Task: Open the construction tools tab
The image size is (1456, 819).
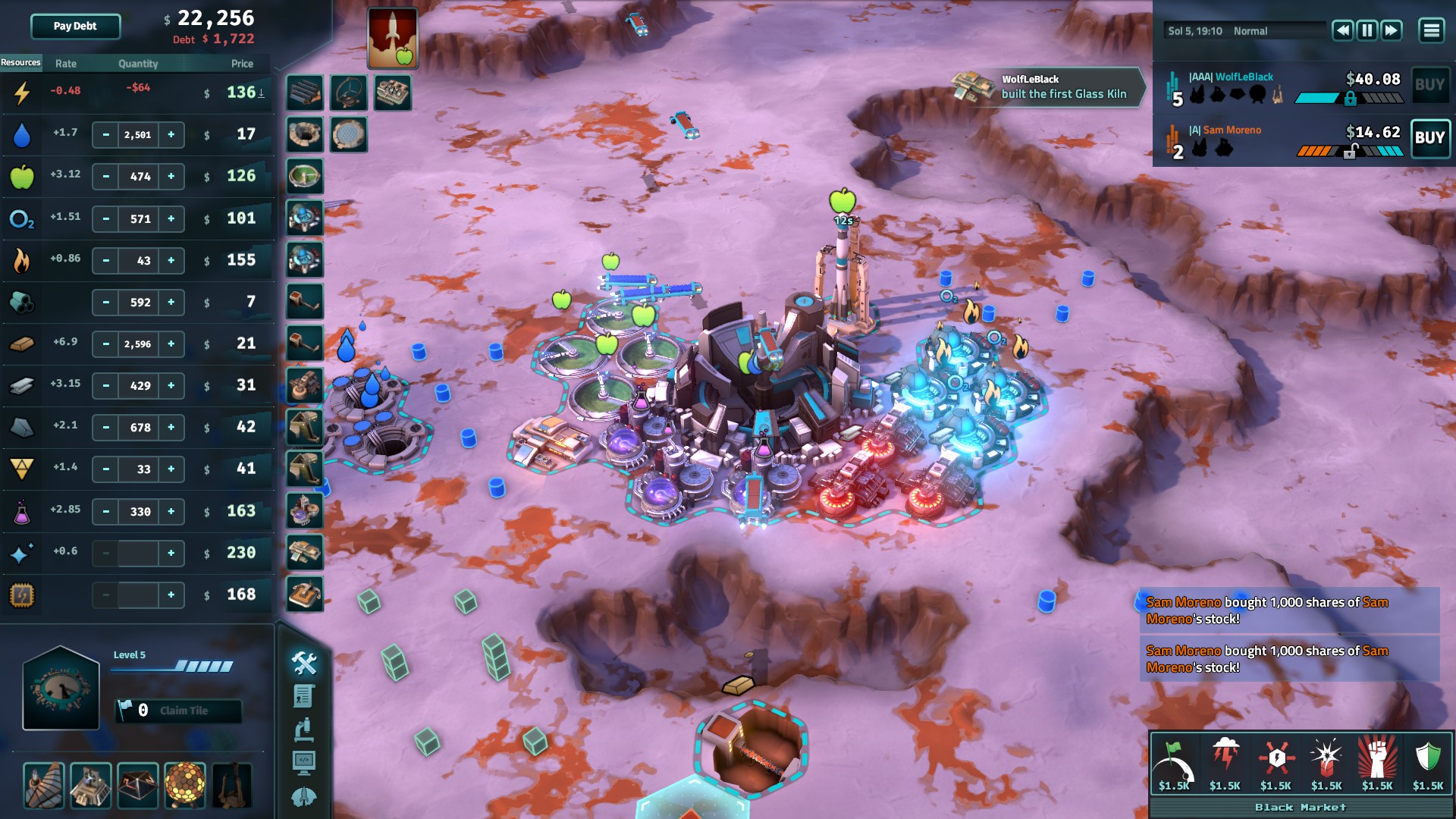Action: (x=304, y=663)
